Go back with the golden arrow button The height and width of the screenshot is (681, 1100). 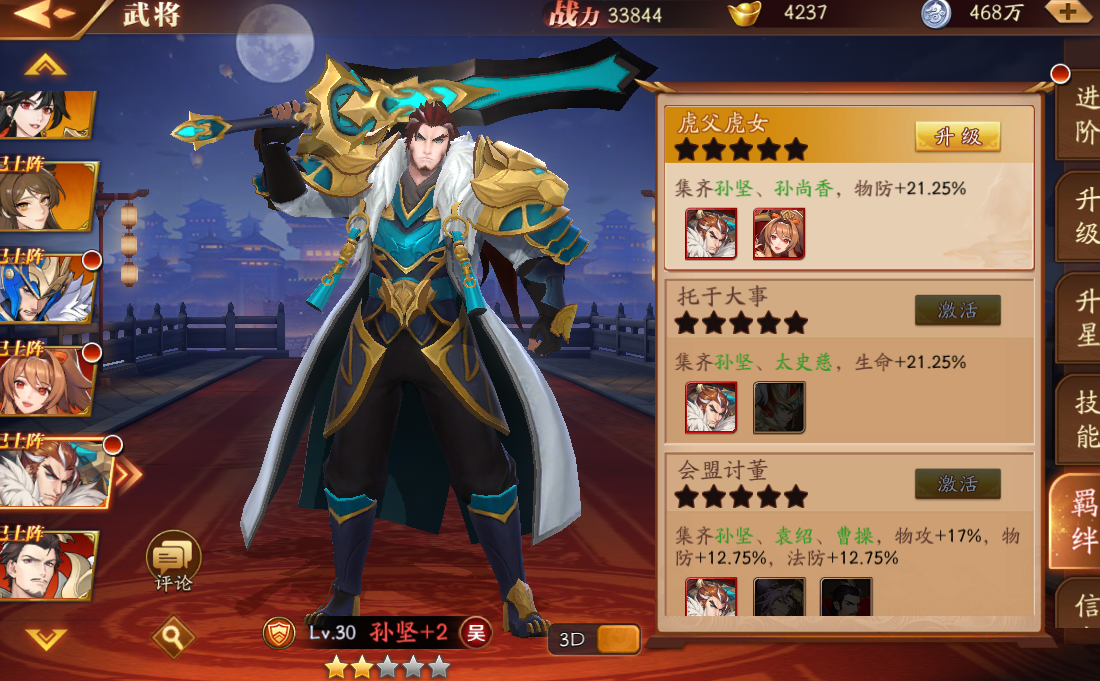pyautogui.click(x=45, y=14)
